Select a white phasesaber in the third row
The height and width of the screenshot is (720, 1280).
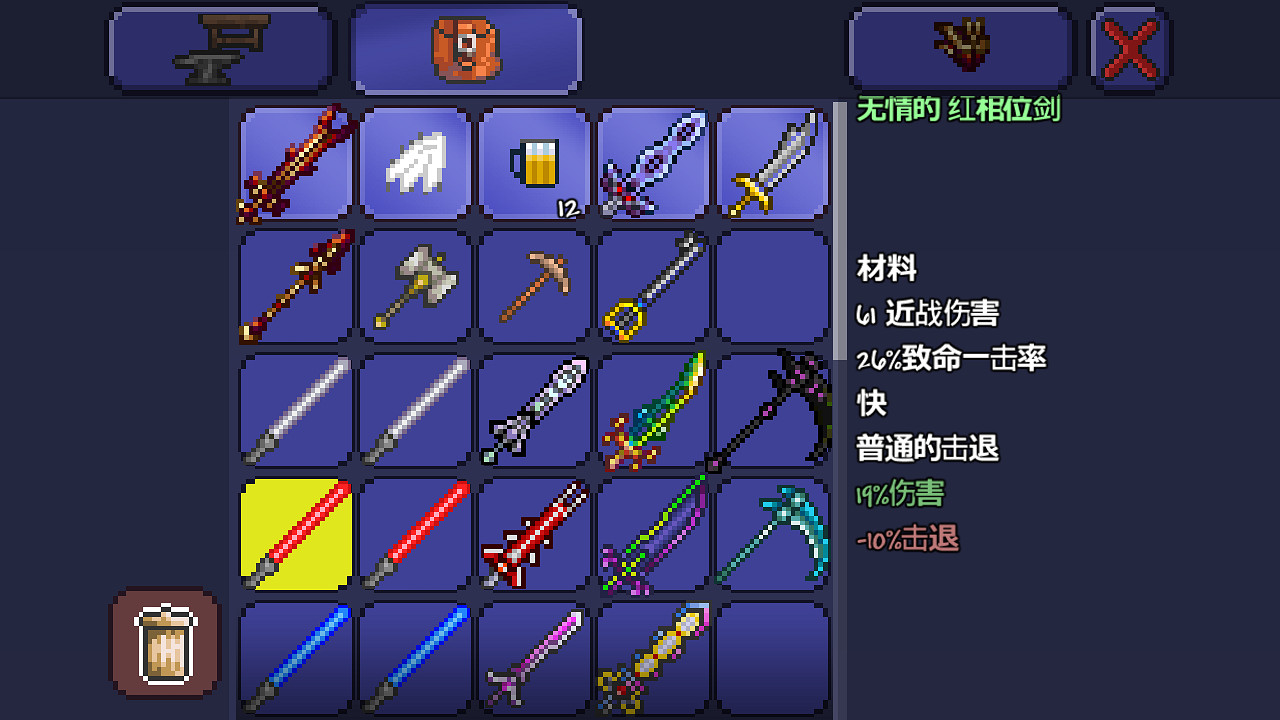point(294,410)
